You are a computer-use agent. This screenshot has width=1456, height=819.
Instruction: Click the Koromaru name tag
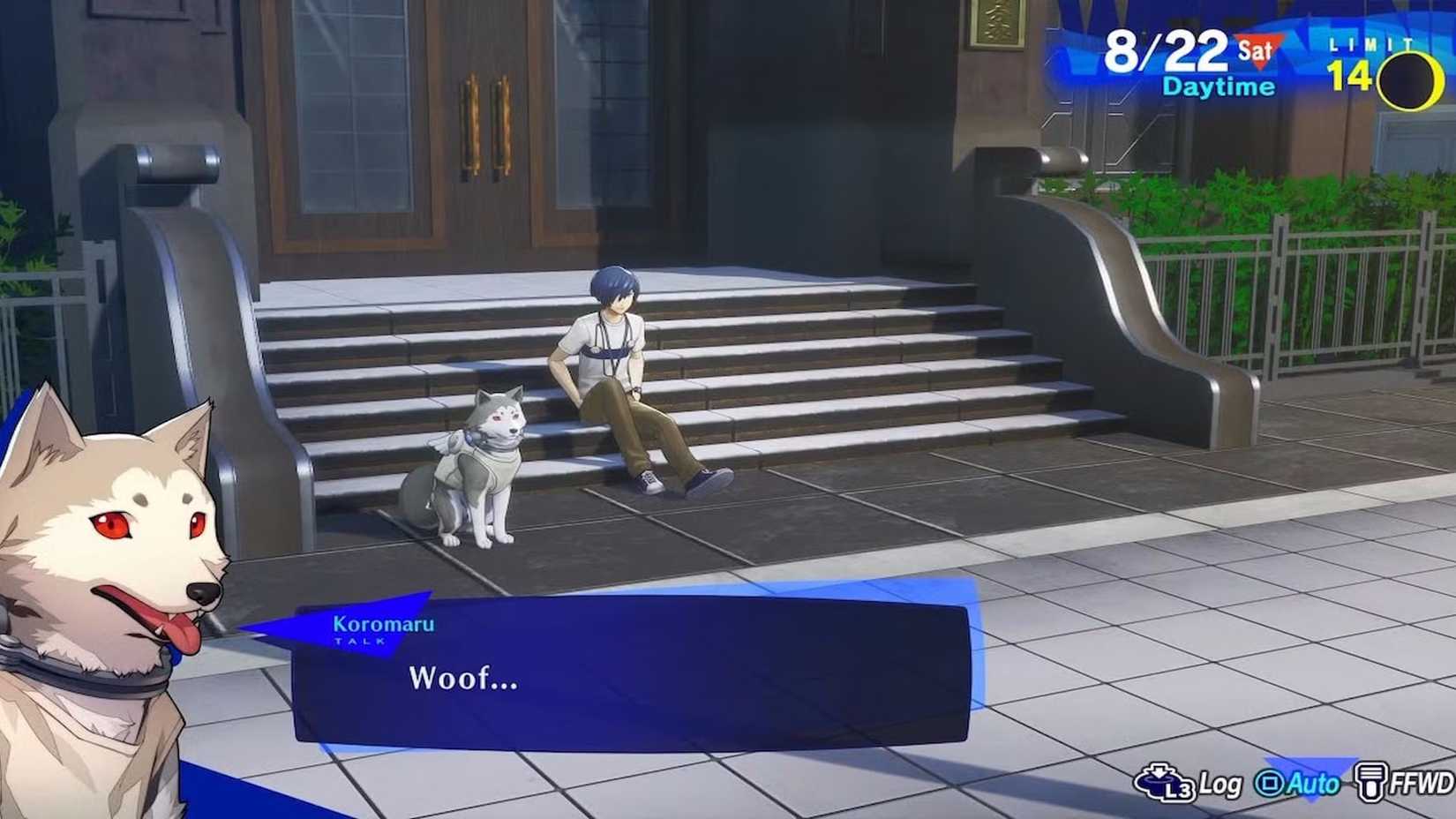tap(381, 624)
